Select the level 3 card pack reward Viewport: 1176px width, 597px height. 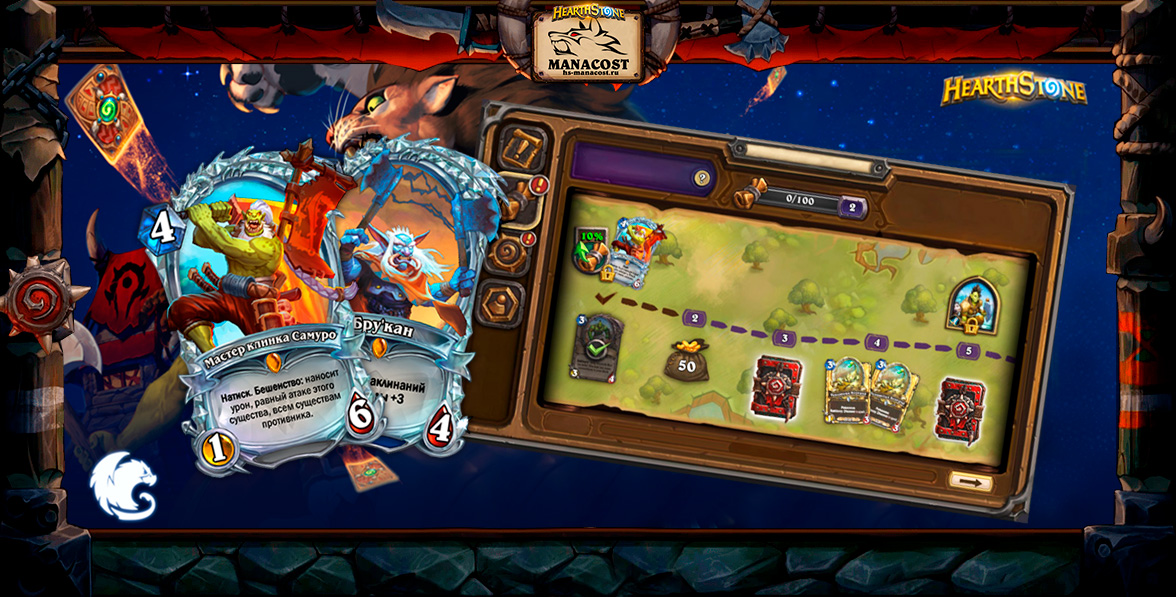click(x=775, y=385)
